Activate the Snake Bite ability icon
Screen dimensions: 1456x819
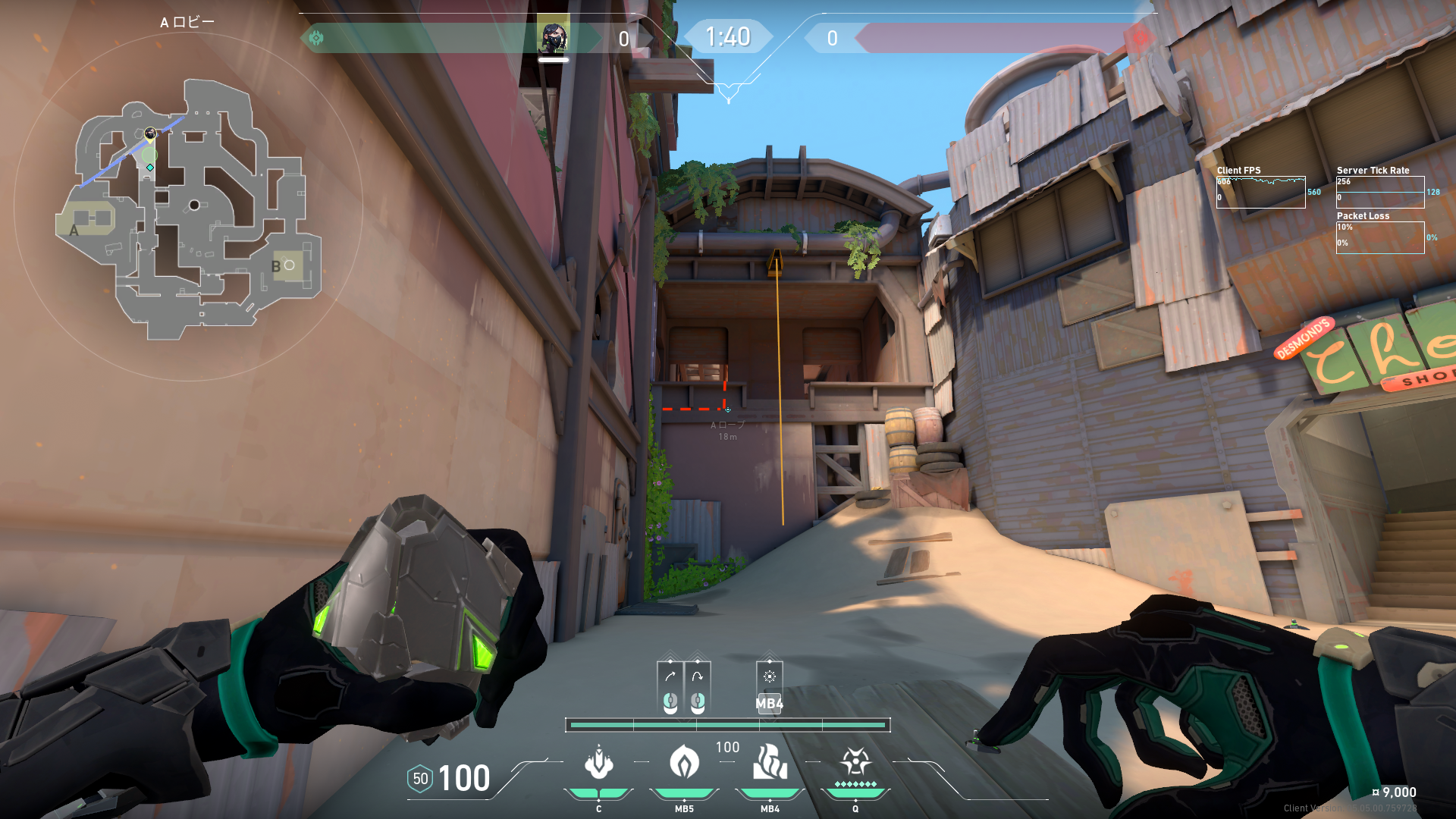(598, 763)
